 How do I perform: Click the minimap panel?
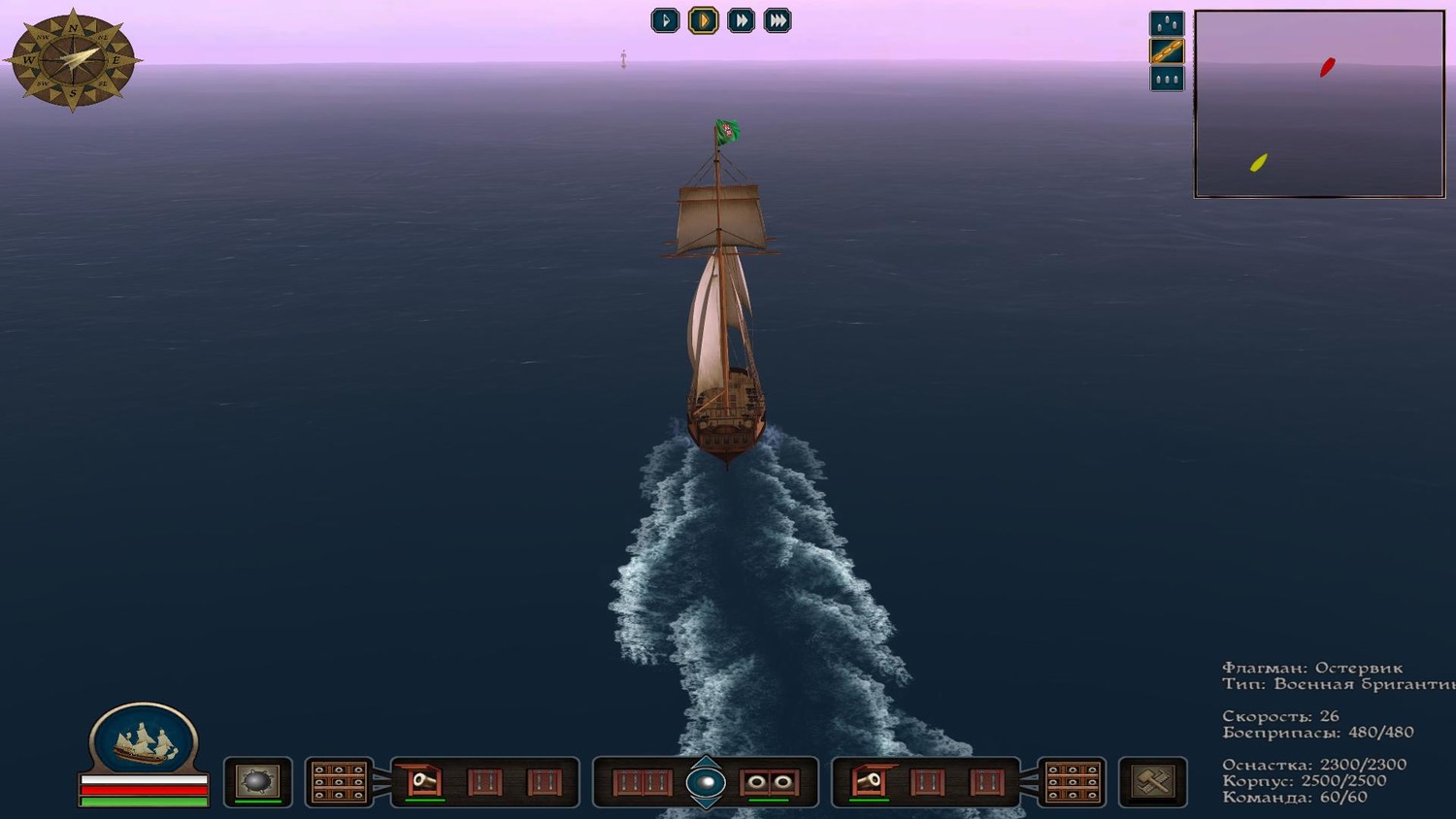[x=1319, y=104]
